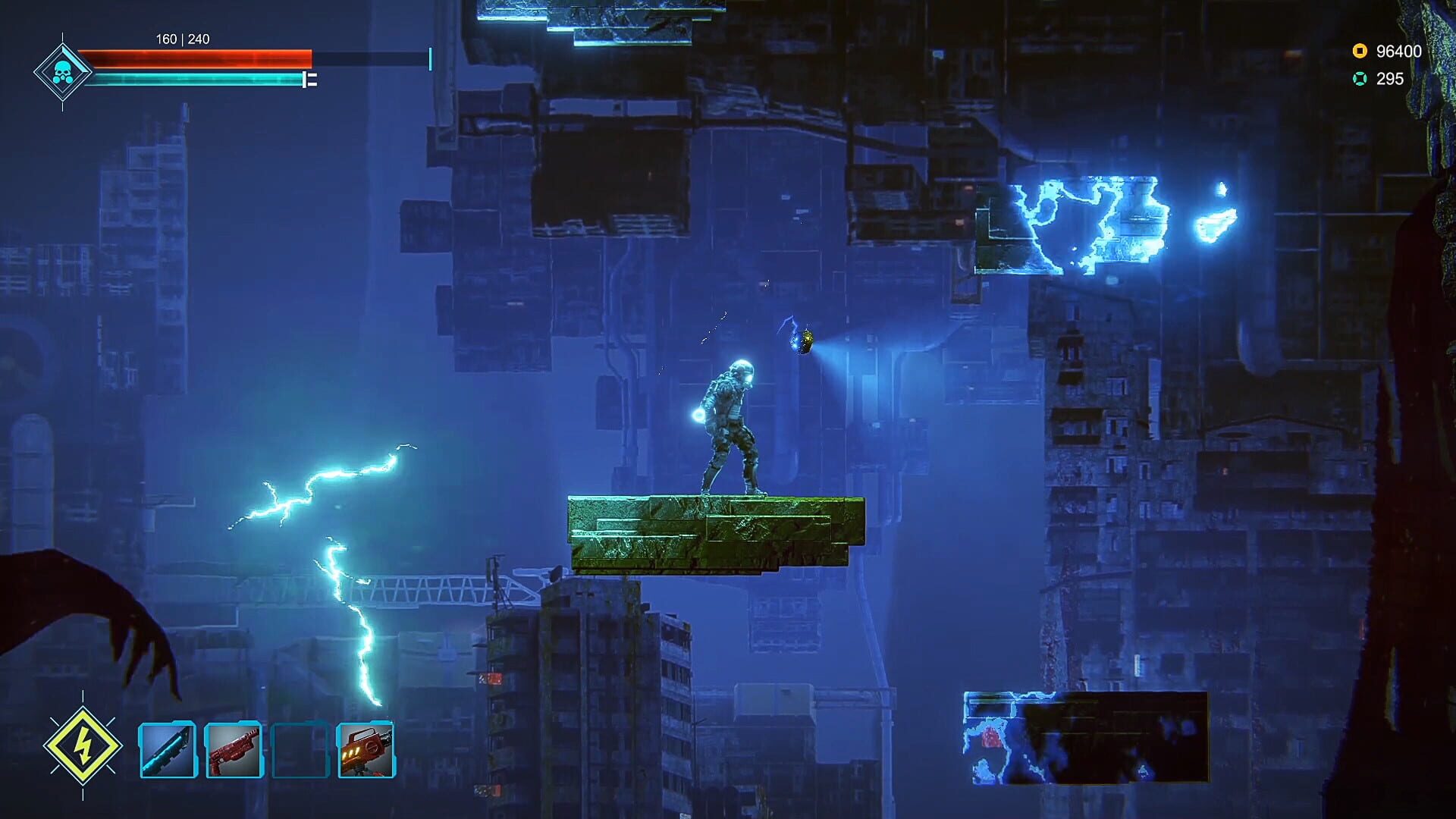Click the skull gas mask emblem
The width and height of the screenshot is (1456, 819).
point(62,73)
